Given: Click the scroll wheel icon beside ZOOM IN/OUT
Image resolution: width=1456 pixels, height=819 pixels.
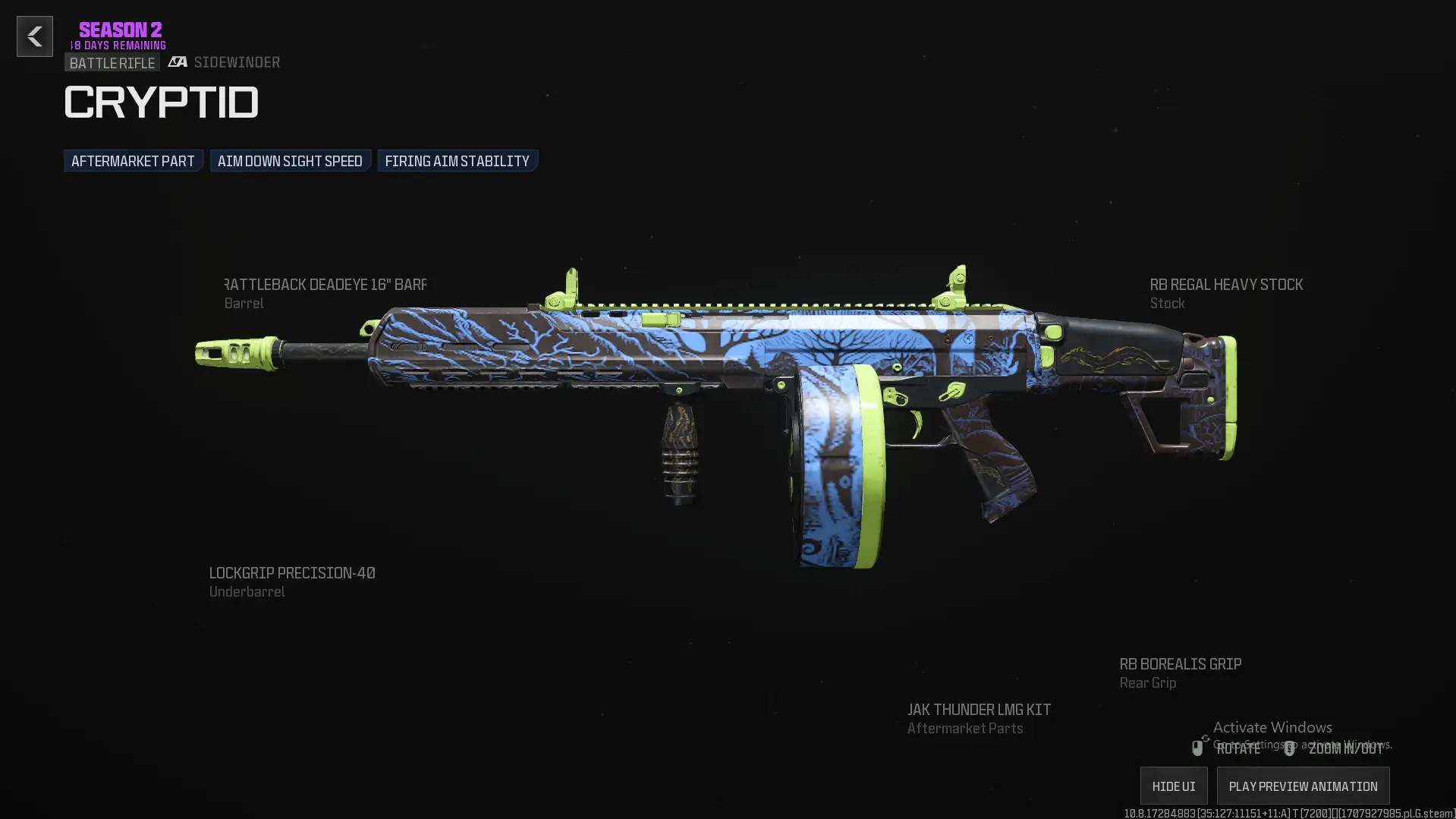Looking at the screenshot, I should pyautogui.click(x=1288, y=750).
